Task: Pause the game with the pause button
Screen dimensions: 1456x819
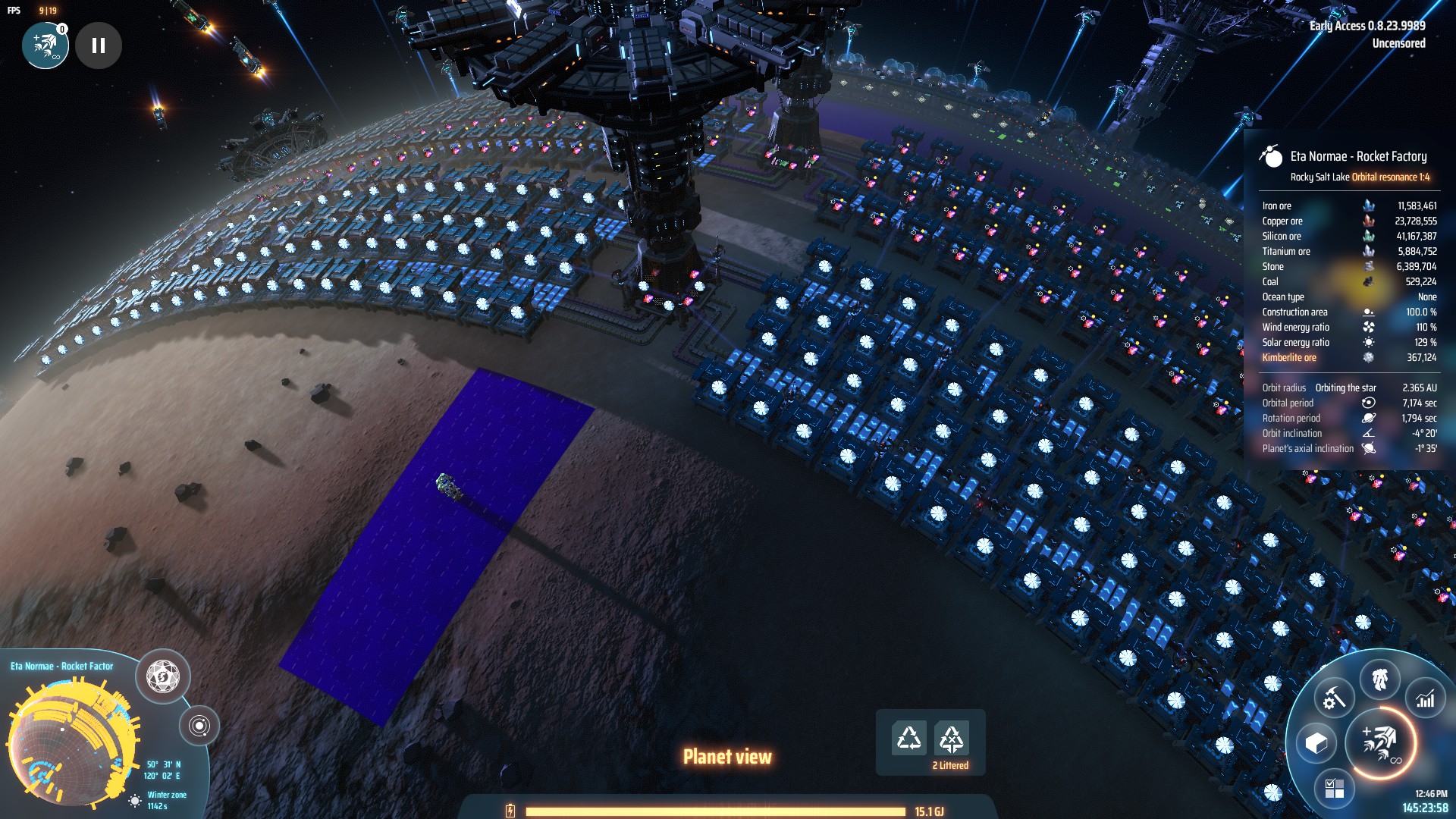Action: [99, 45]
